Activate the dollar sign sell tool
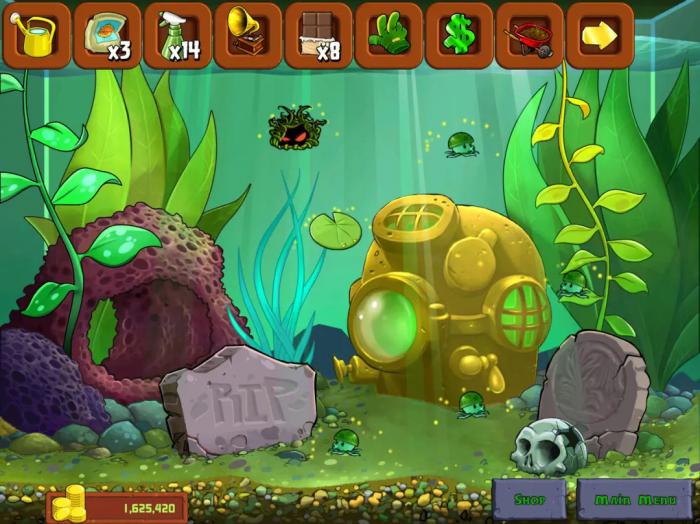 [459, 35]
